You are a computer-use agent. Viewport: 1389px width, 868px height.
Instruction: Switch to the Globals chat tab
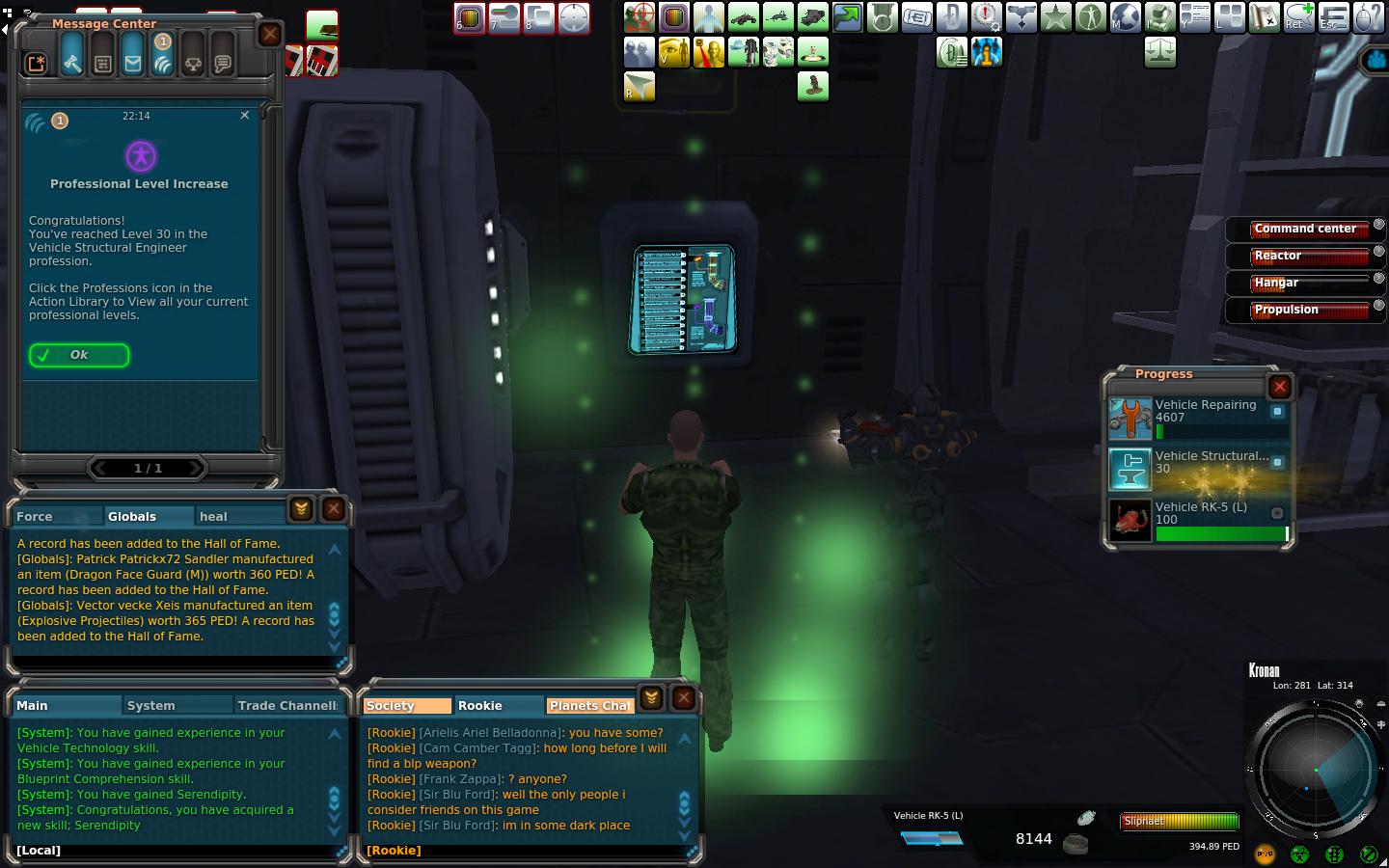coord(132,516)
